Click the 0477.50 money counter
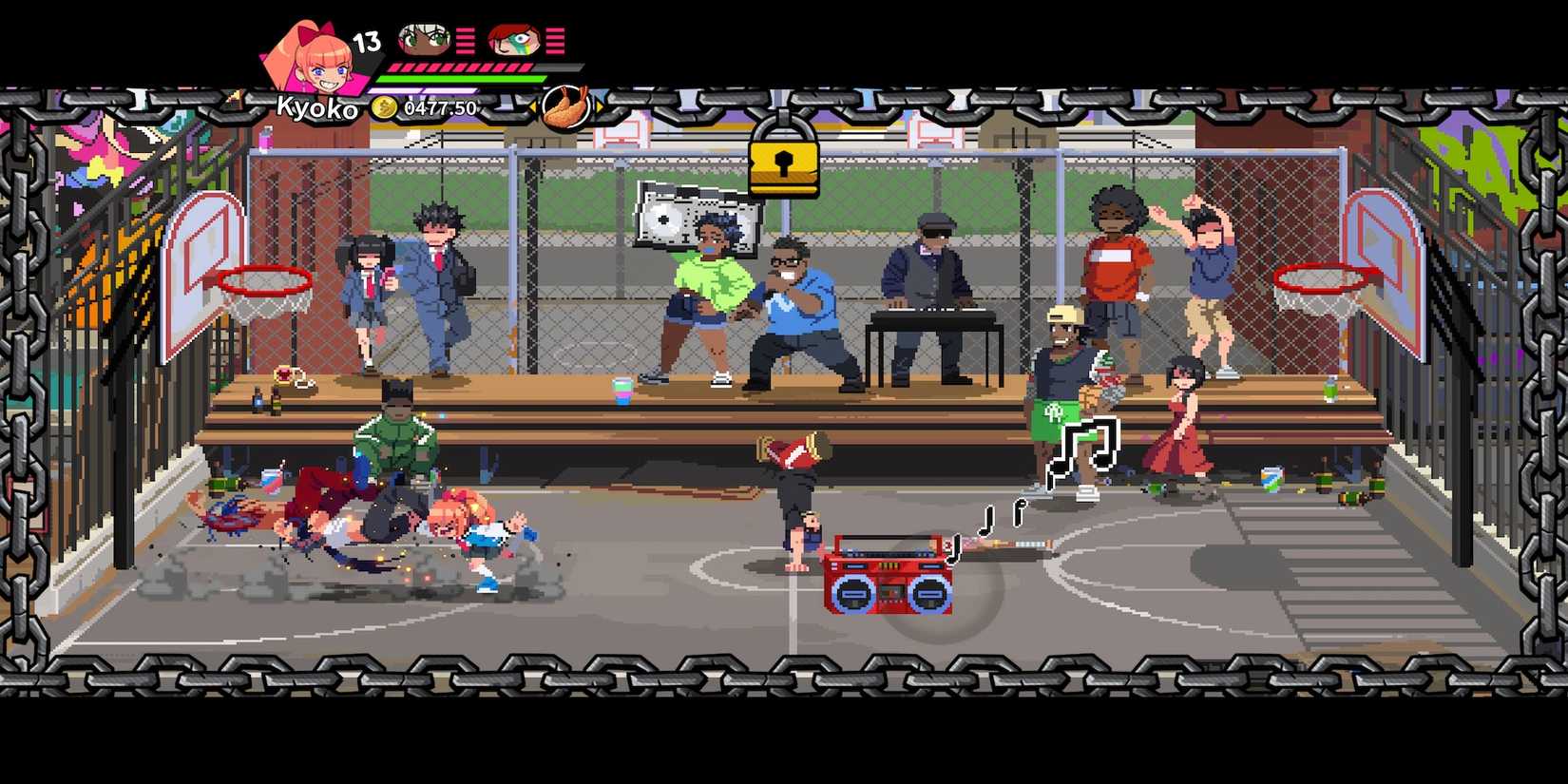 [x=440, y=108]
